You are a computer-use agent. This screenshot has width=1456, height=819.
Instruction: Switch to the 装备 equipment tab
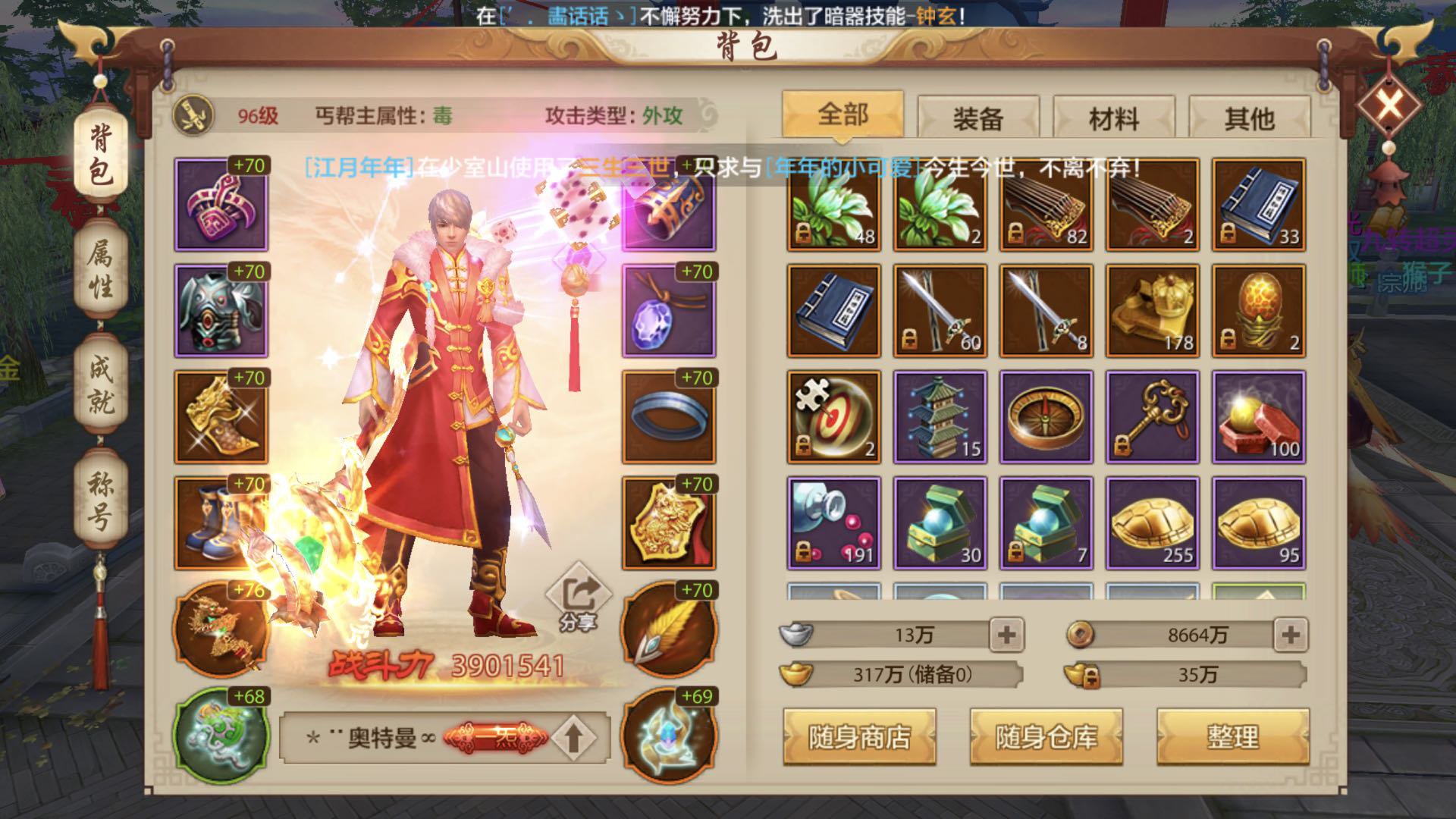click(x=978, y=118)
